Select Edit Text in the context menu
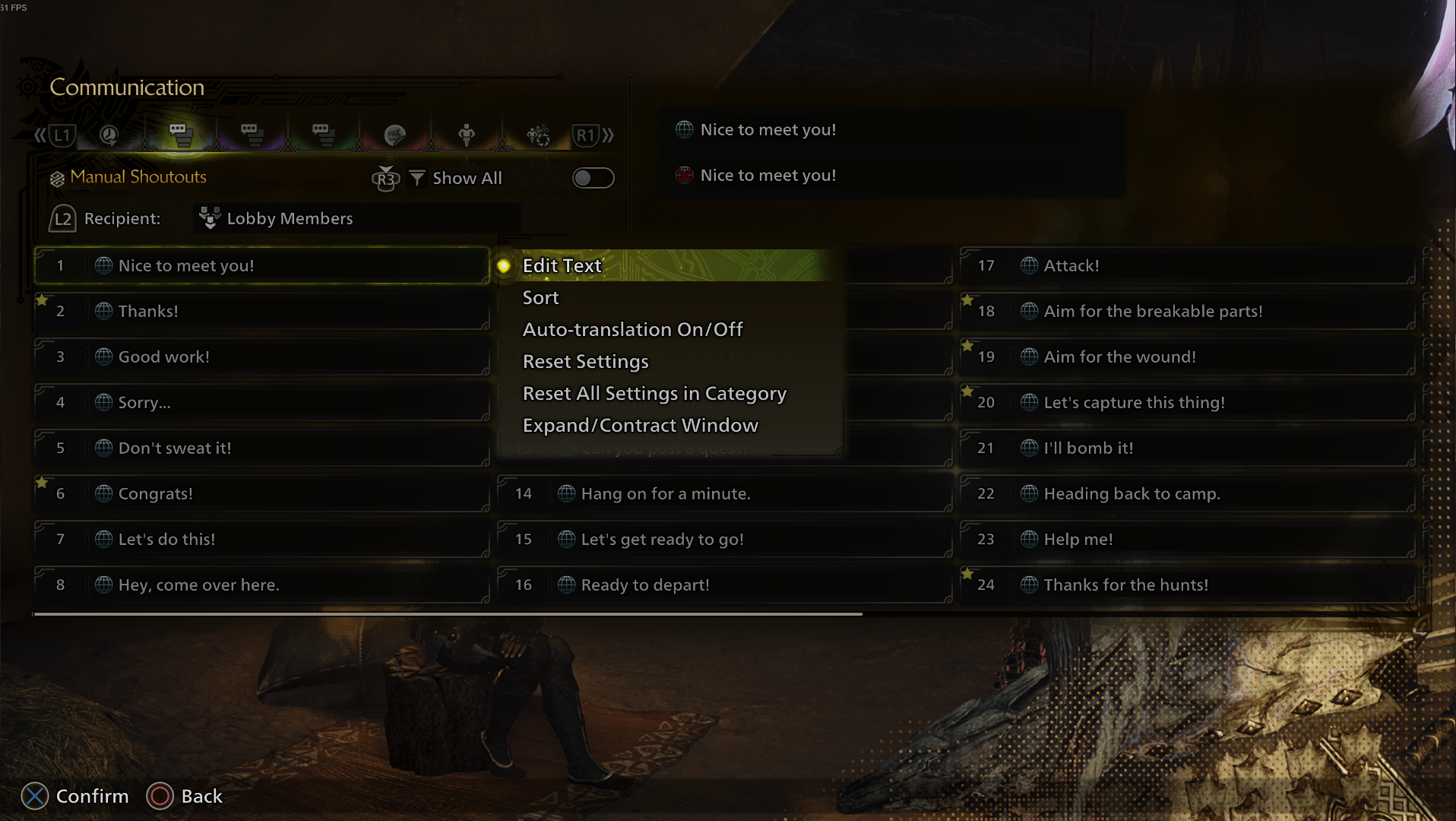The width and height of the screenshot is (1456, 821). (561, 266)
